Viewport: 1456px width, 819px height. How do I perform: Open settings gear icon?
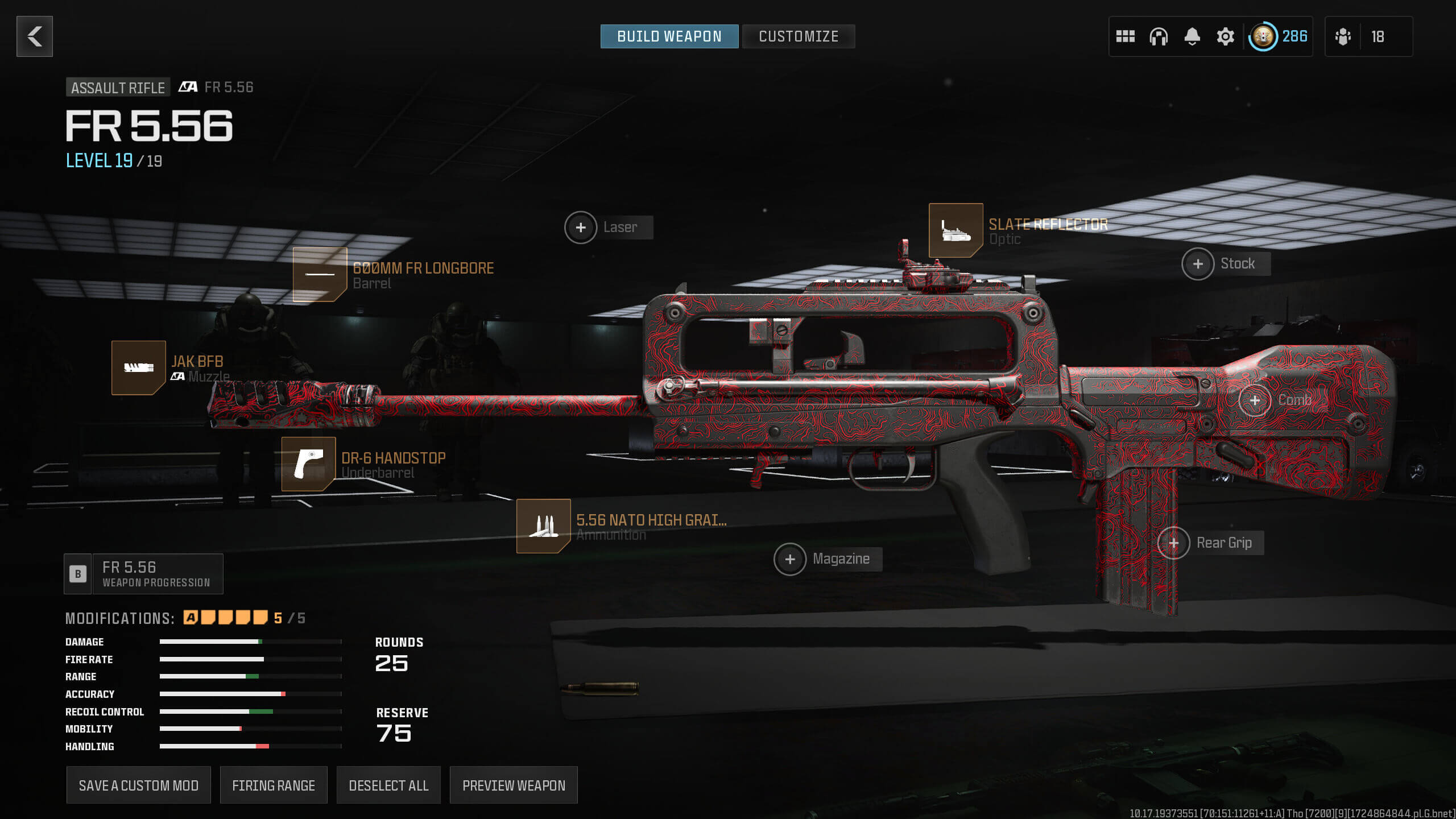pos(1225,36)
